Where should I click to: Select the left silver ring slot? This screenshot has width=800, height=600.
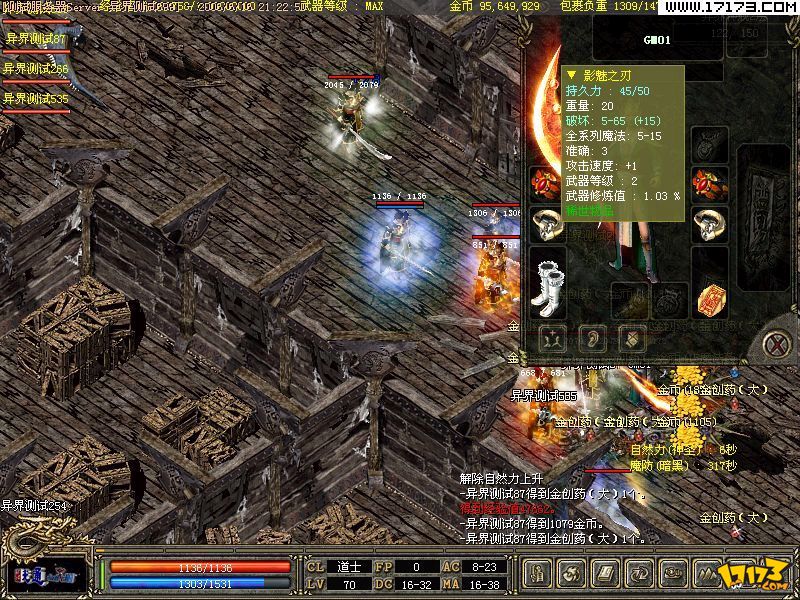[547, 224]
